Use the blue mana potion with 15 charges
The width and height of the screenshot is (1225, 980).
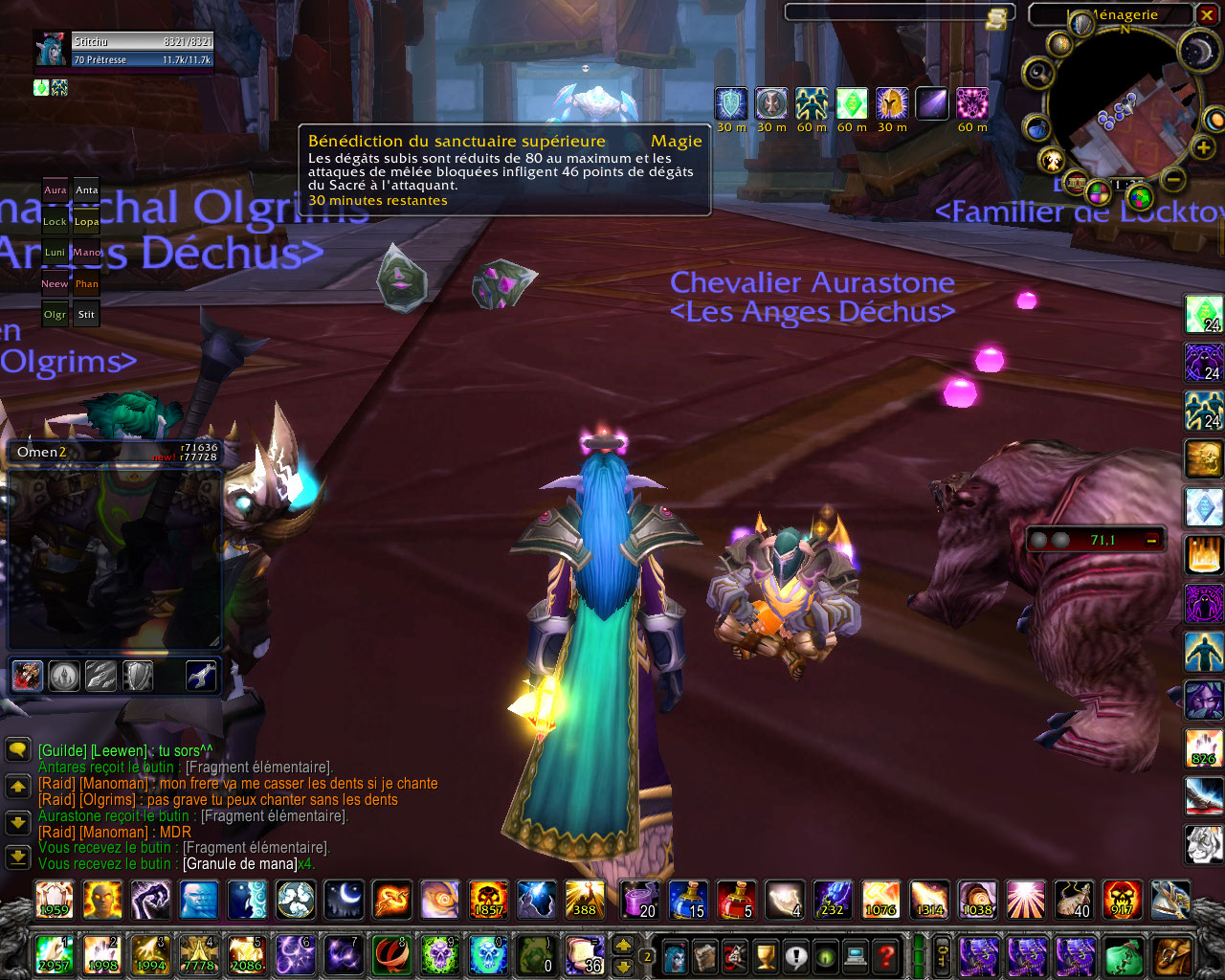pos(688,901)
